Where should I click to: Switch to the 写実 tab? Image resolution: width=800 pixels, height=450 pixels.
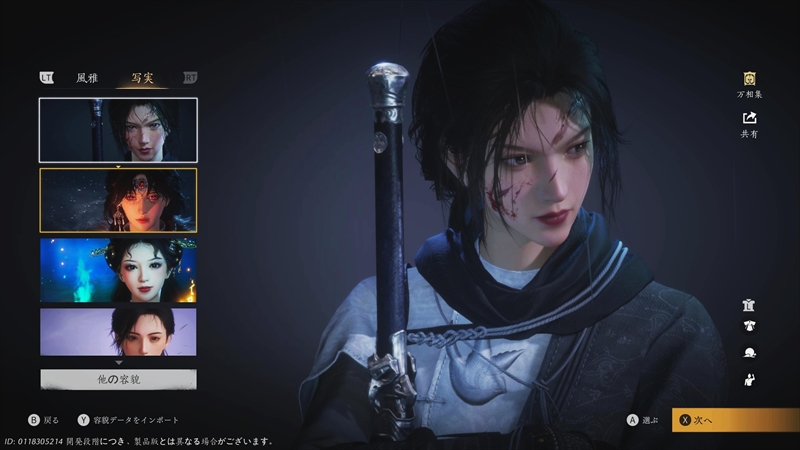[141, 77]
